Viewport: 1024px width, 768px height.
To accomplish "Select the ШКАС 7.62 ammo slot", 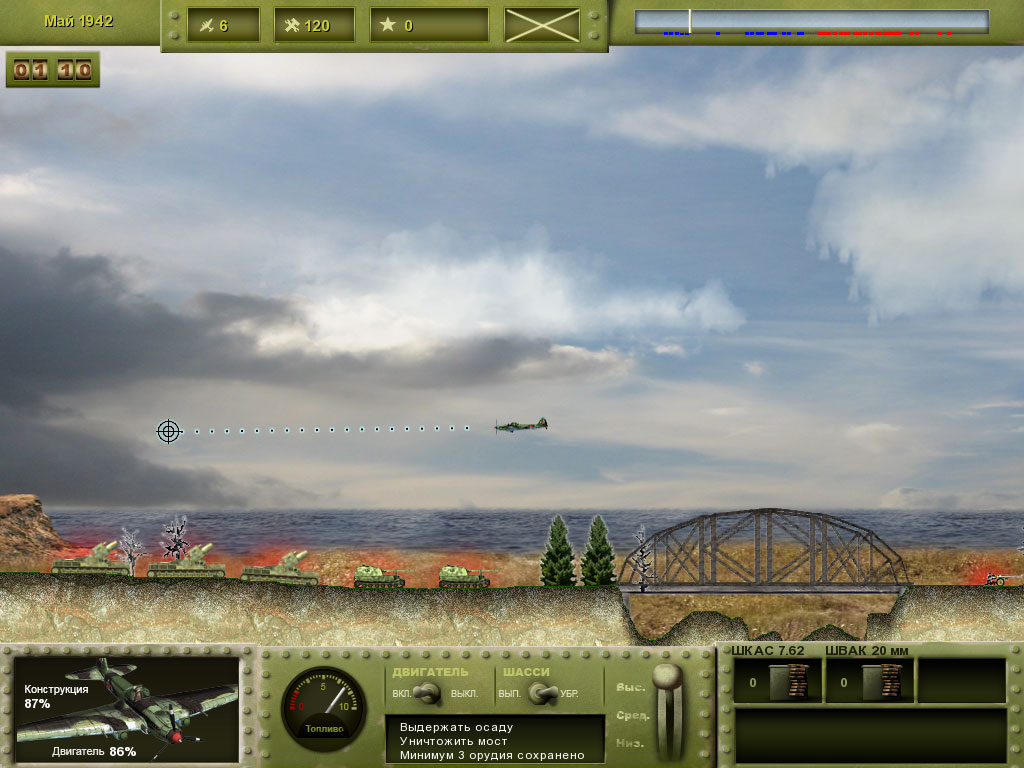I will [778, 682].
